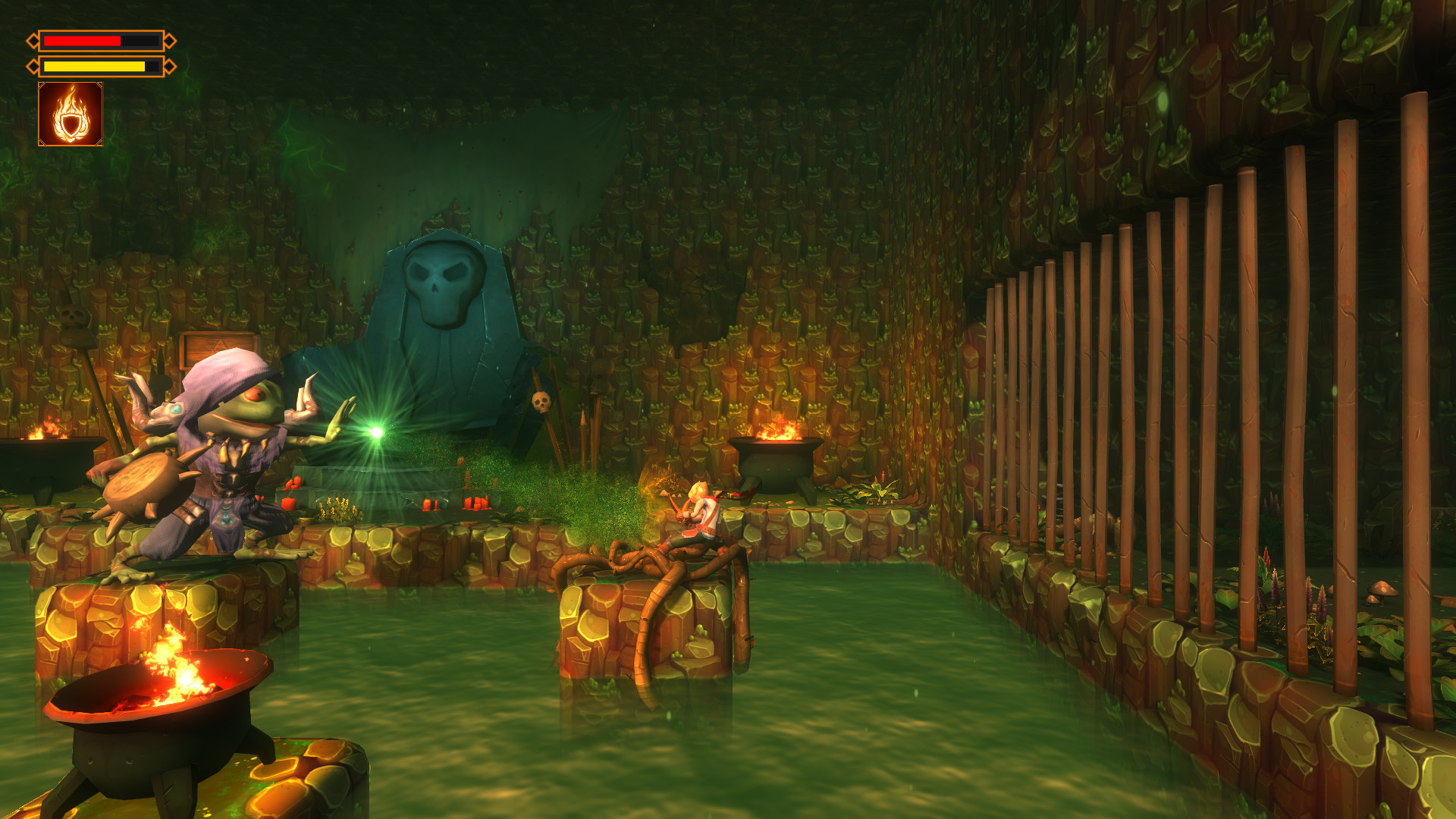This screenshot has height=819, width=1456.
Task: Click the small skull near the altar throne
Action: pyautogui.click(x=541, y=402)
